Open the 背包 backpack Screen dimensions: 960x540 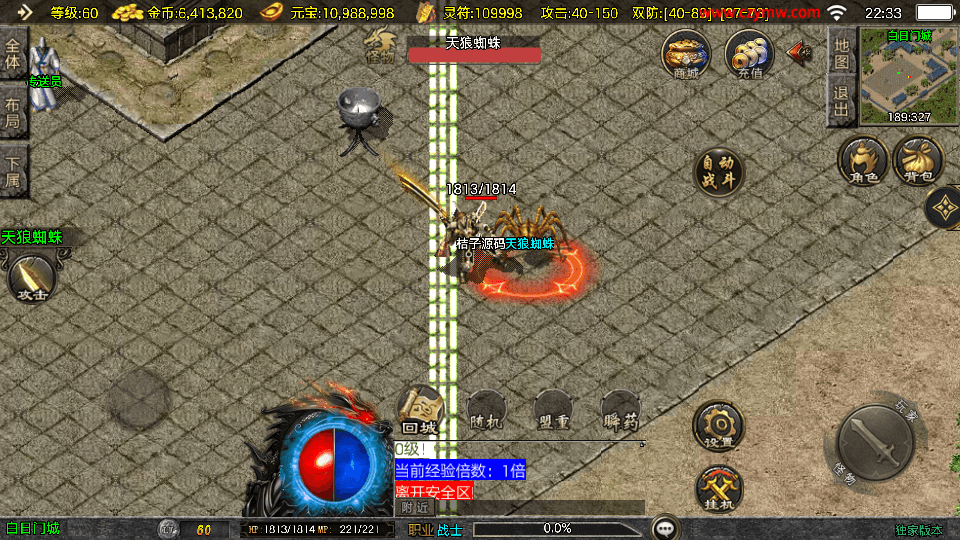click(917, 162)
